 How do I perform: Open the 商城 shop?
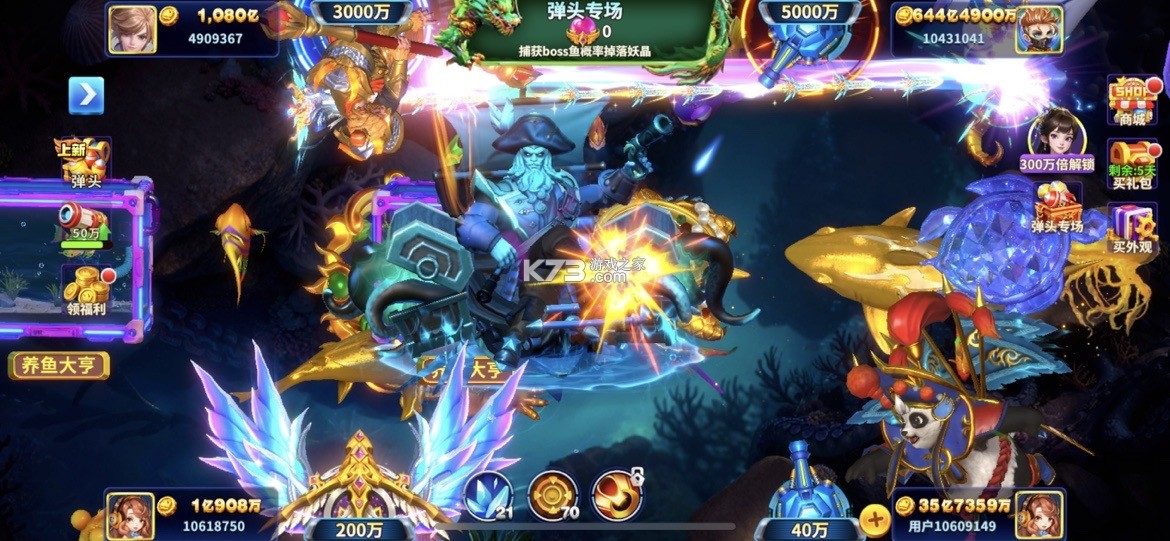coord(1131,100)
